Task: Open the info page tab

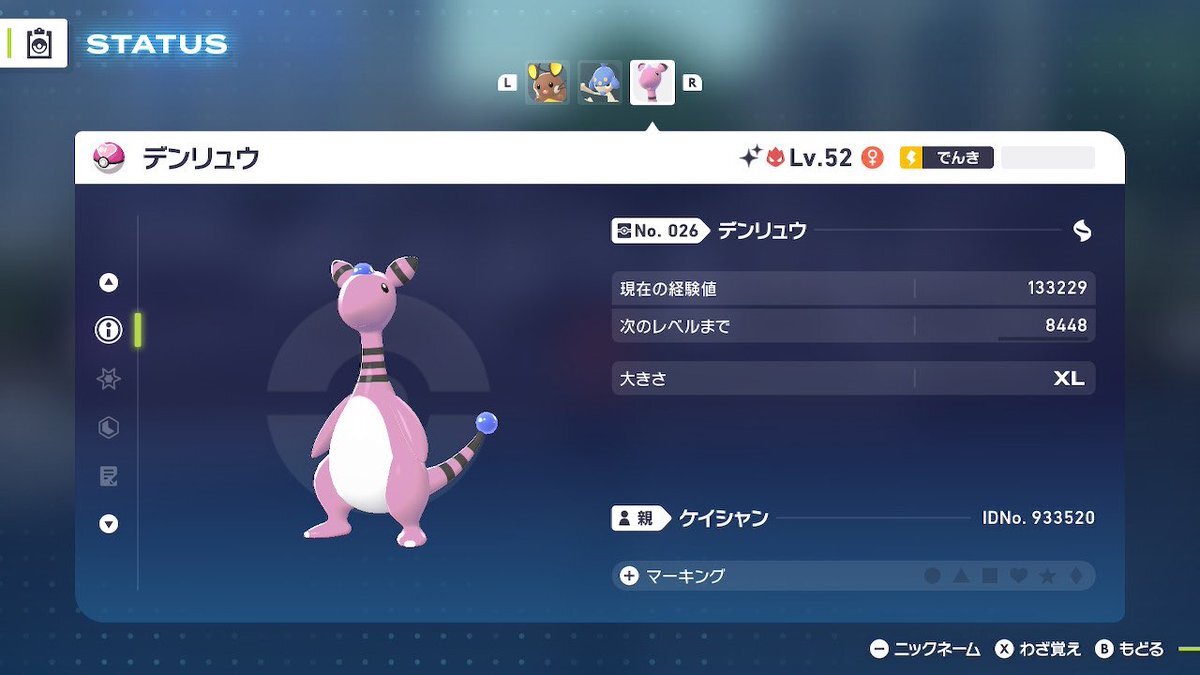Action: point(108,330)
